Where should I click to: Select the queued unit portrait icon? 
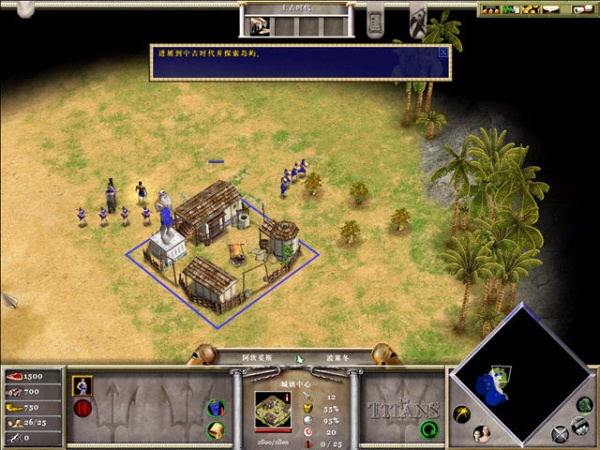click(x=82, y=383)
